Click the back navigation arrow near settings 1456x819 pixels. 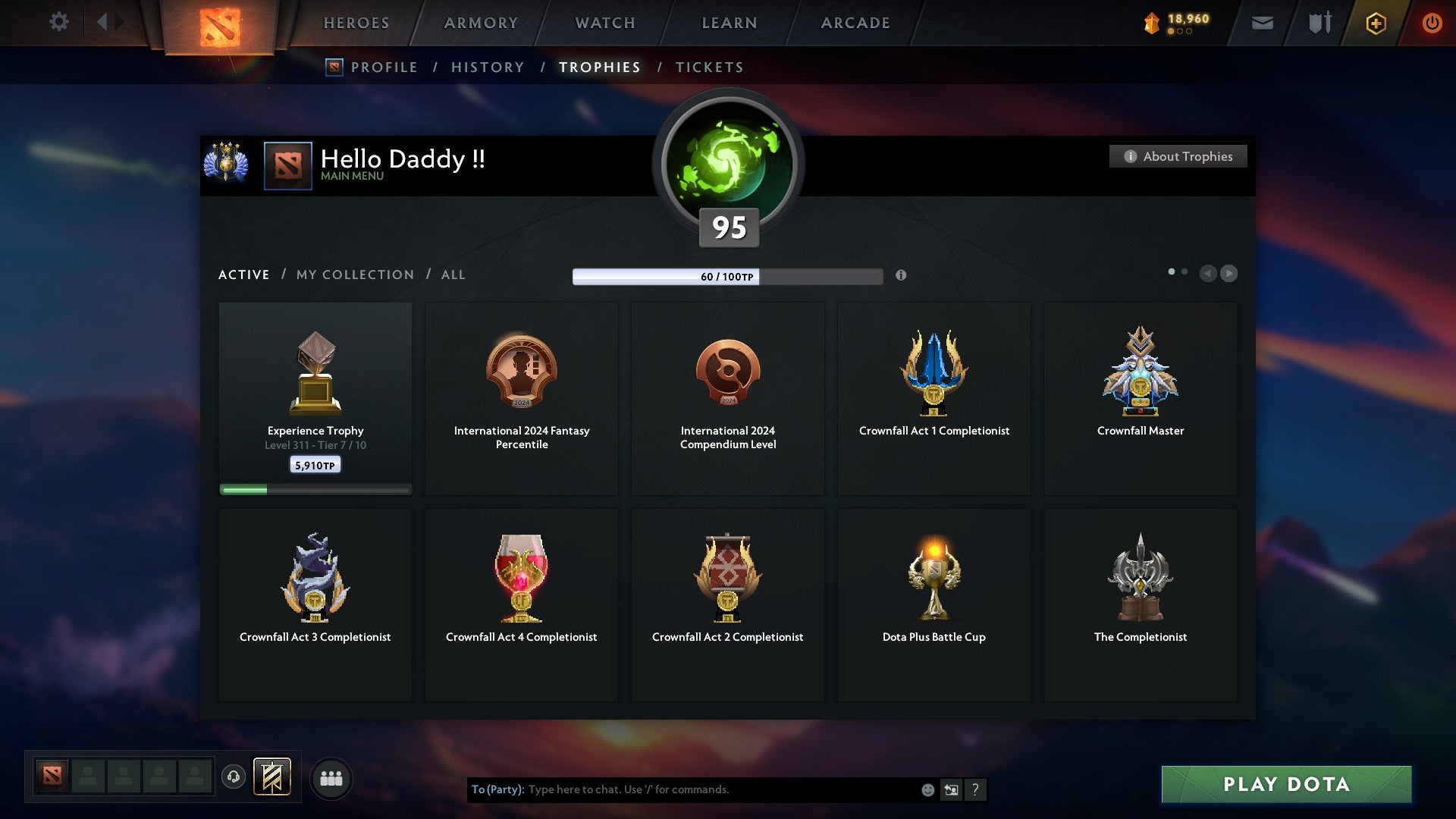click(x=105, y=22)
